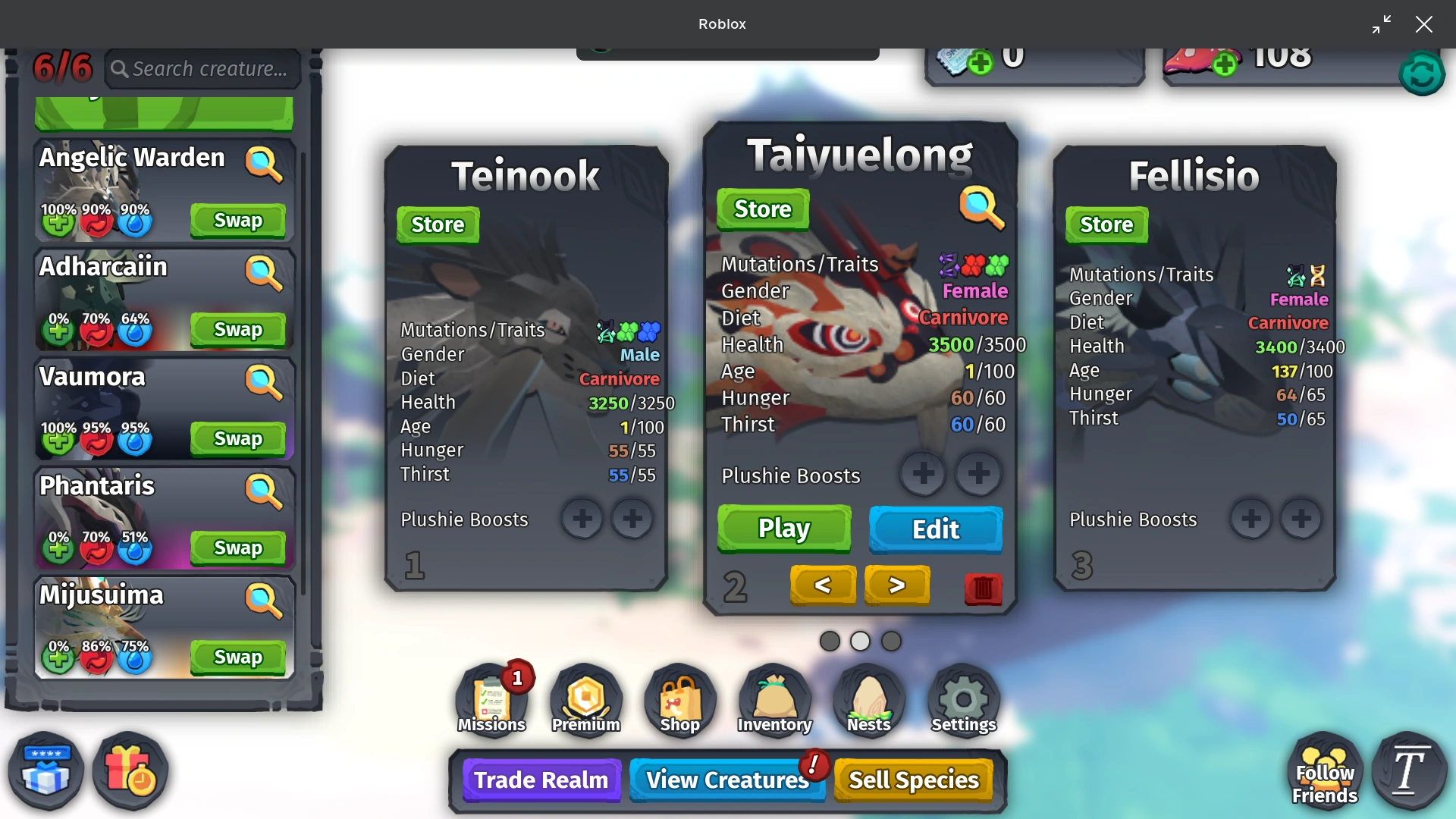Click the refresh icon near the mushroom counter
Screen dimensions: 1456x819
click(1423, 73)
